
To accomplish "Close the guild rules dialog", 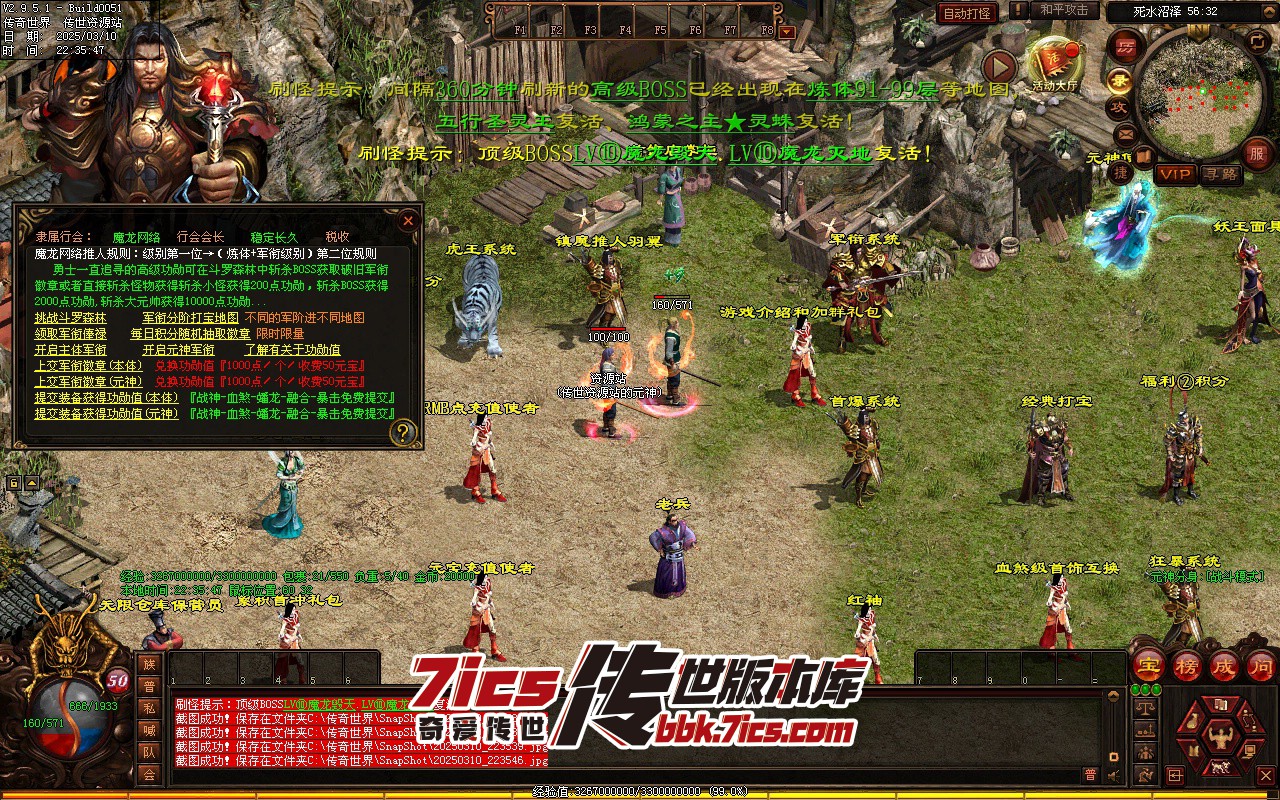I will click(408, 220).
